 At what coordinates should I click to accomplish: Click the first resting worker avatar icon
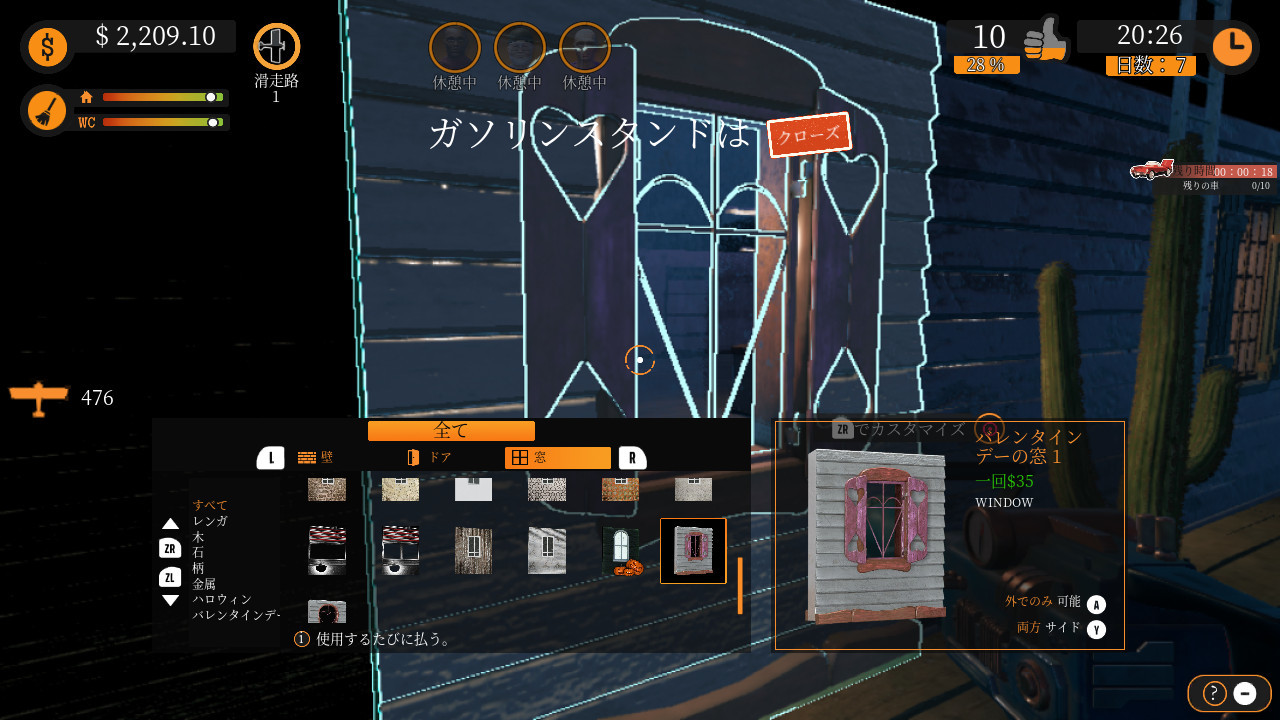pos(453,45)
